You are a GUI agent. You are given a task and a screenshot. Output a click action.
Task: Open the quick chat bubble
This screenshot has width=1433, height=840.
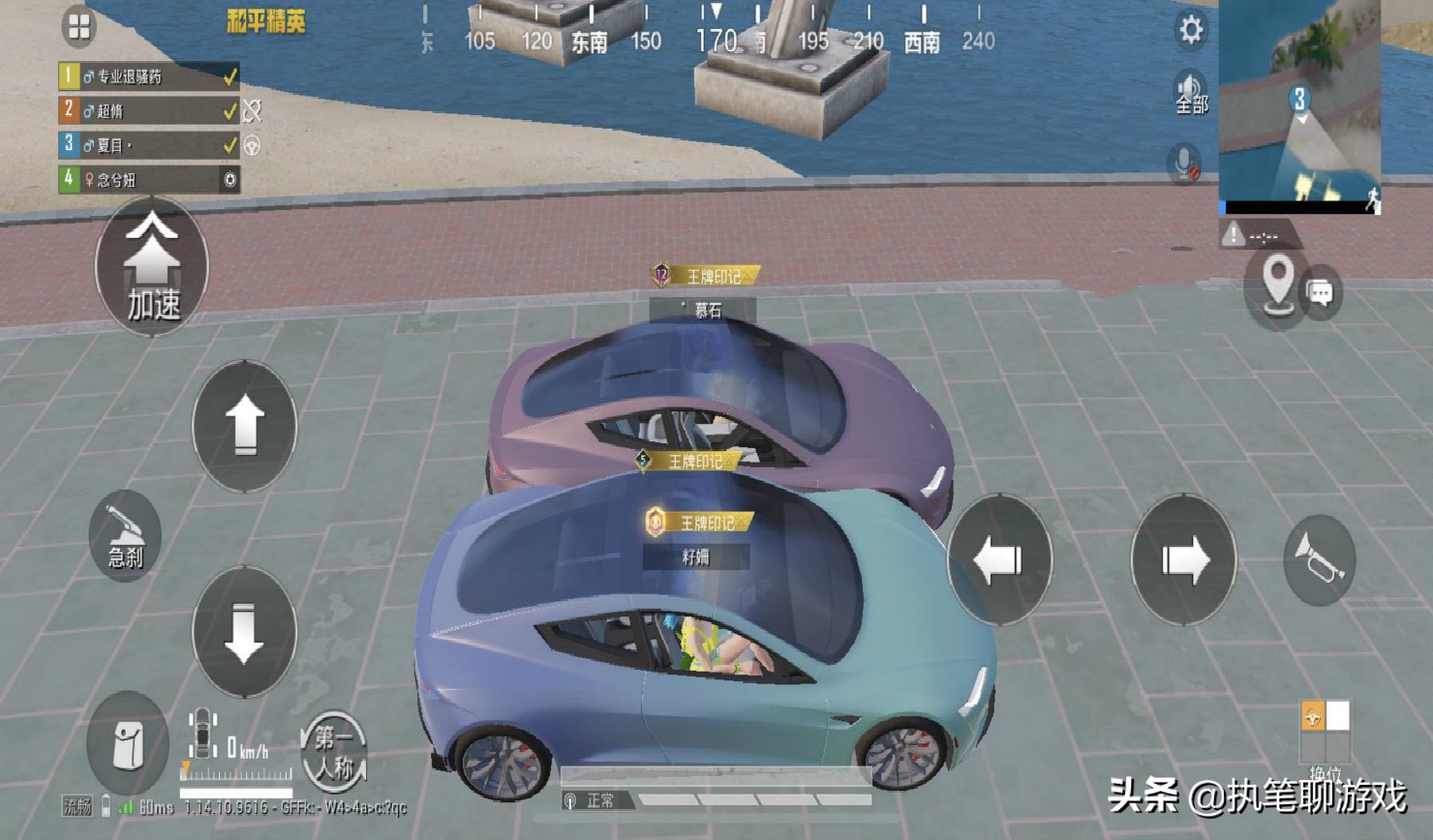pyautogui.click(x=1322, y=292)
